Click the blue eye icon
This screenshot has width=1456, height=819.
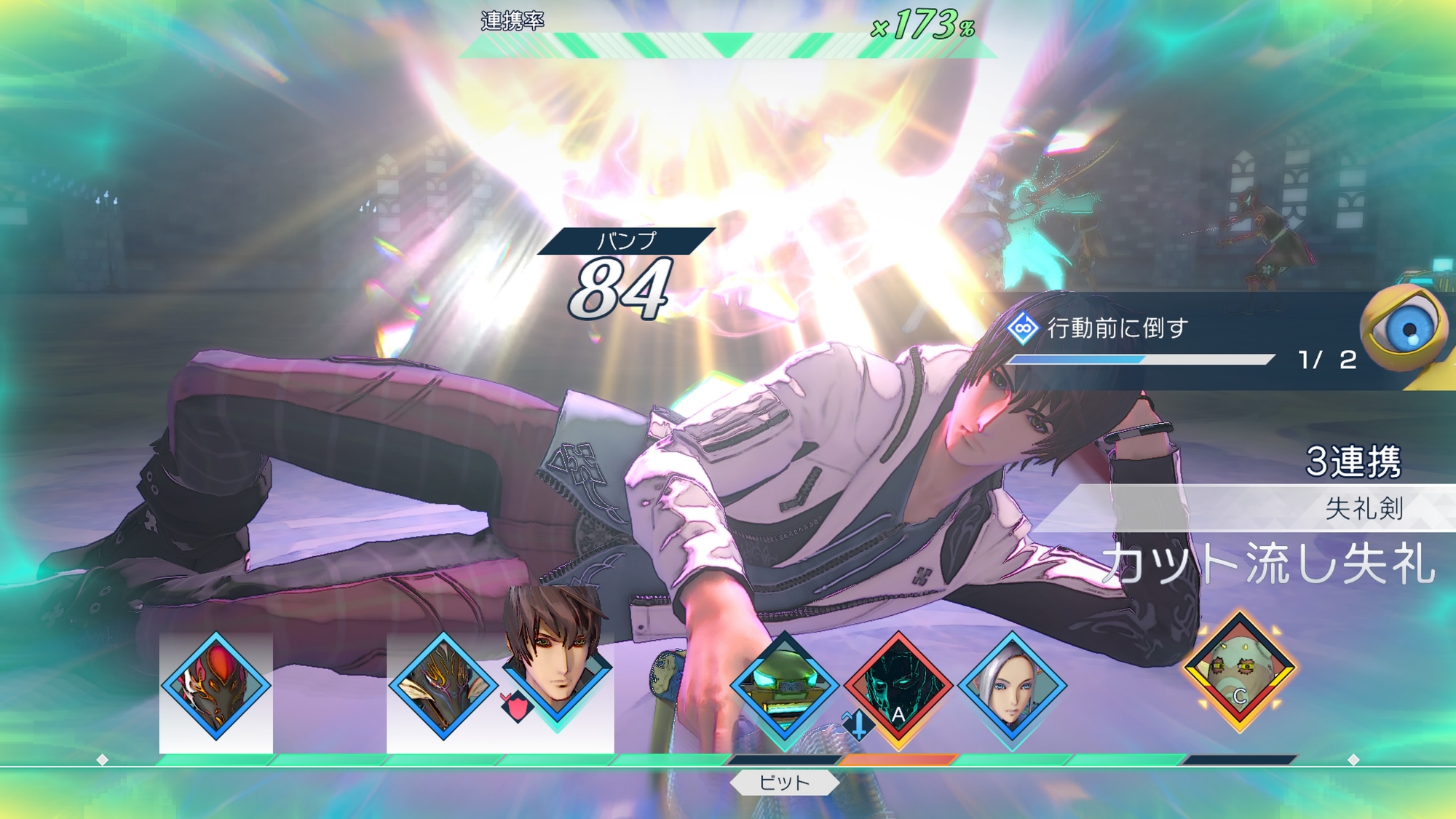tap(1404, 329)
